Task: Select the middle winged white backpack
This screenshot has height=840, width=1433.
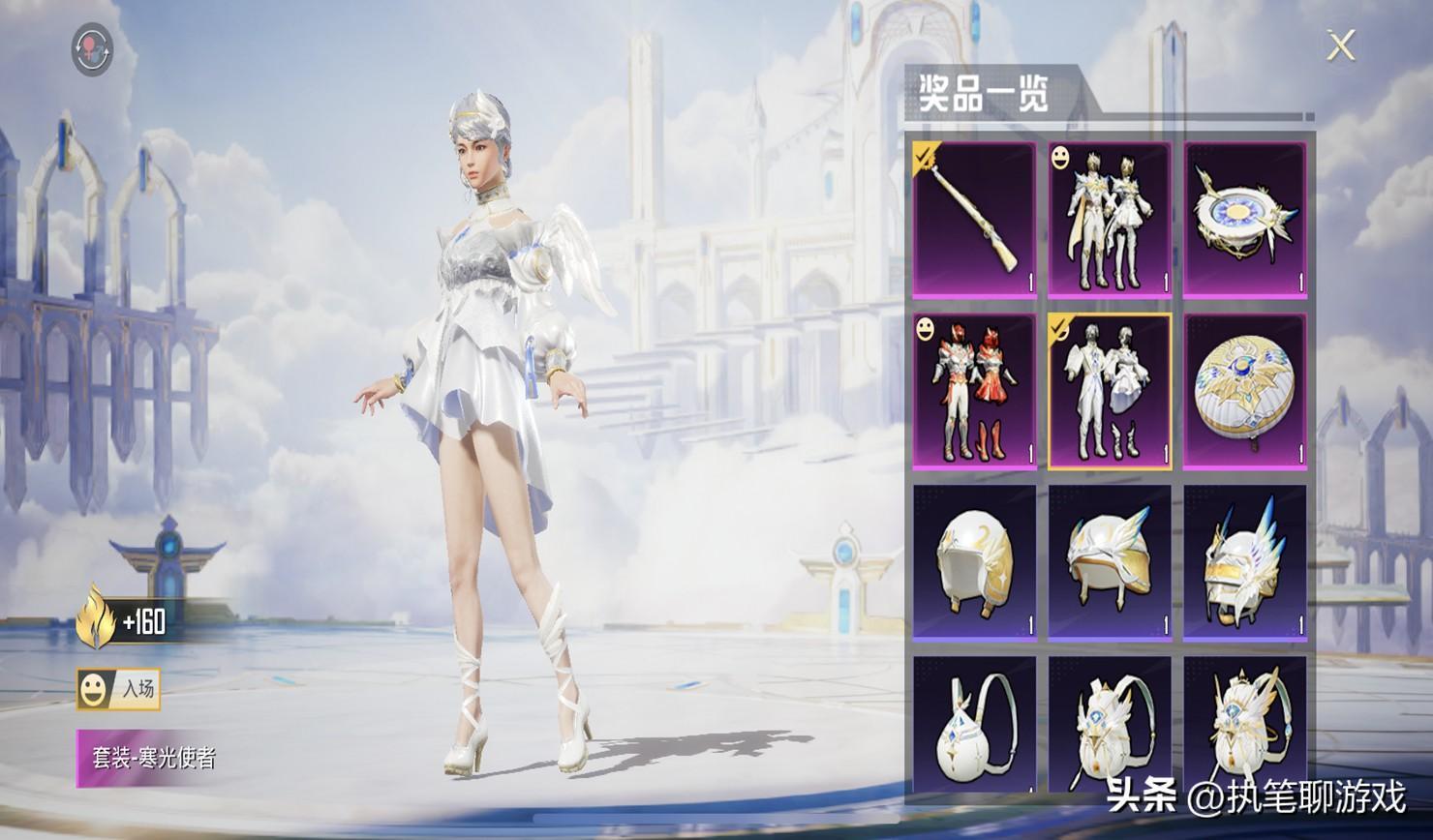Action: 1110,726
